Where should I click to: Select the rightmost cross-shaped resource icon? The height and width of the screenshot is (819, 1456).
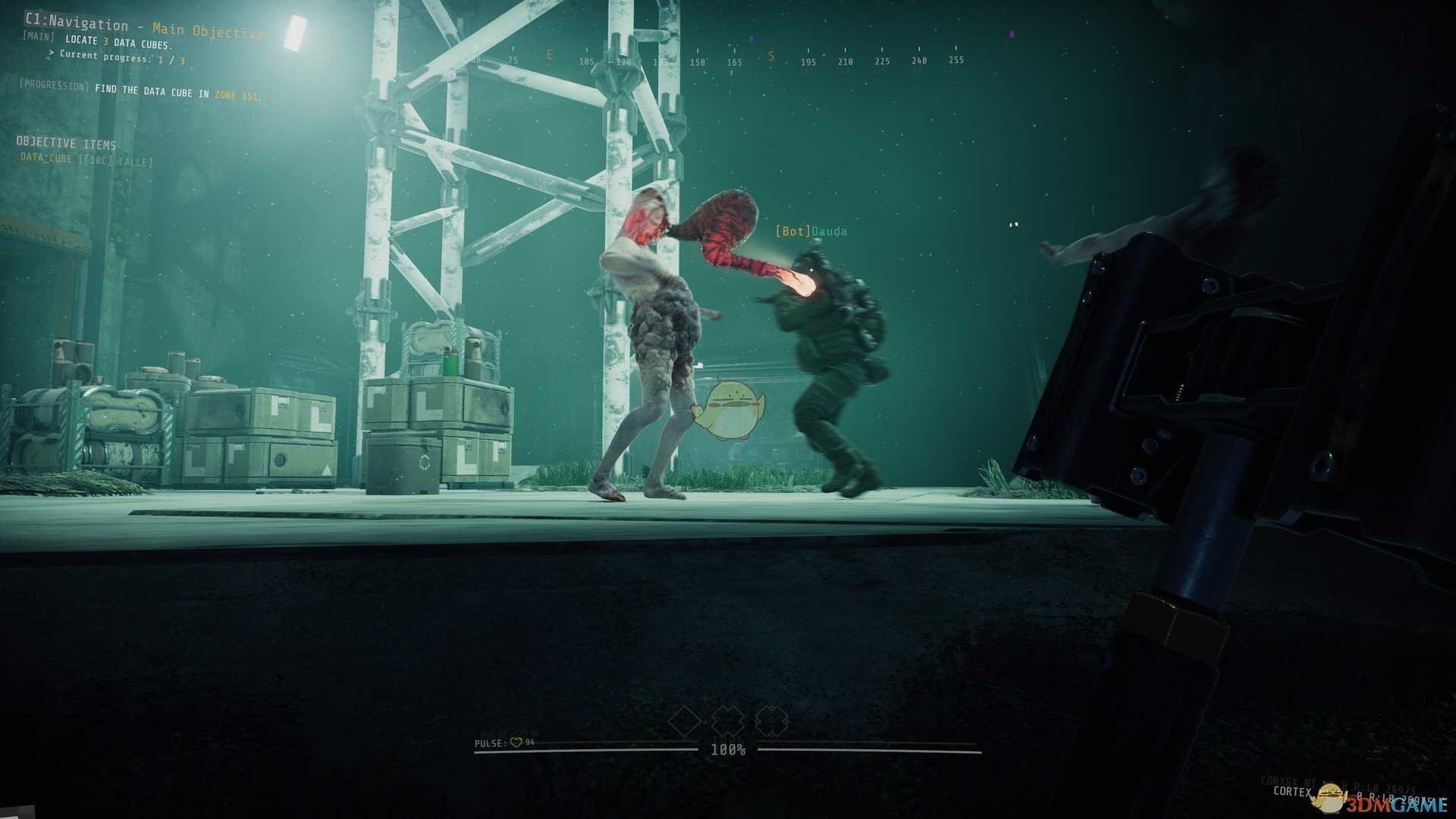(x=771, y=723)
